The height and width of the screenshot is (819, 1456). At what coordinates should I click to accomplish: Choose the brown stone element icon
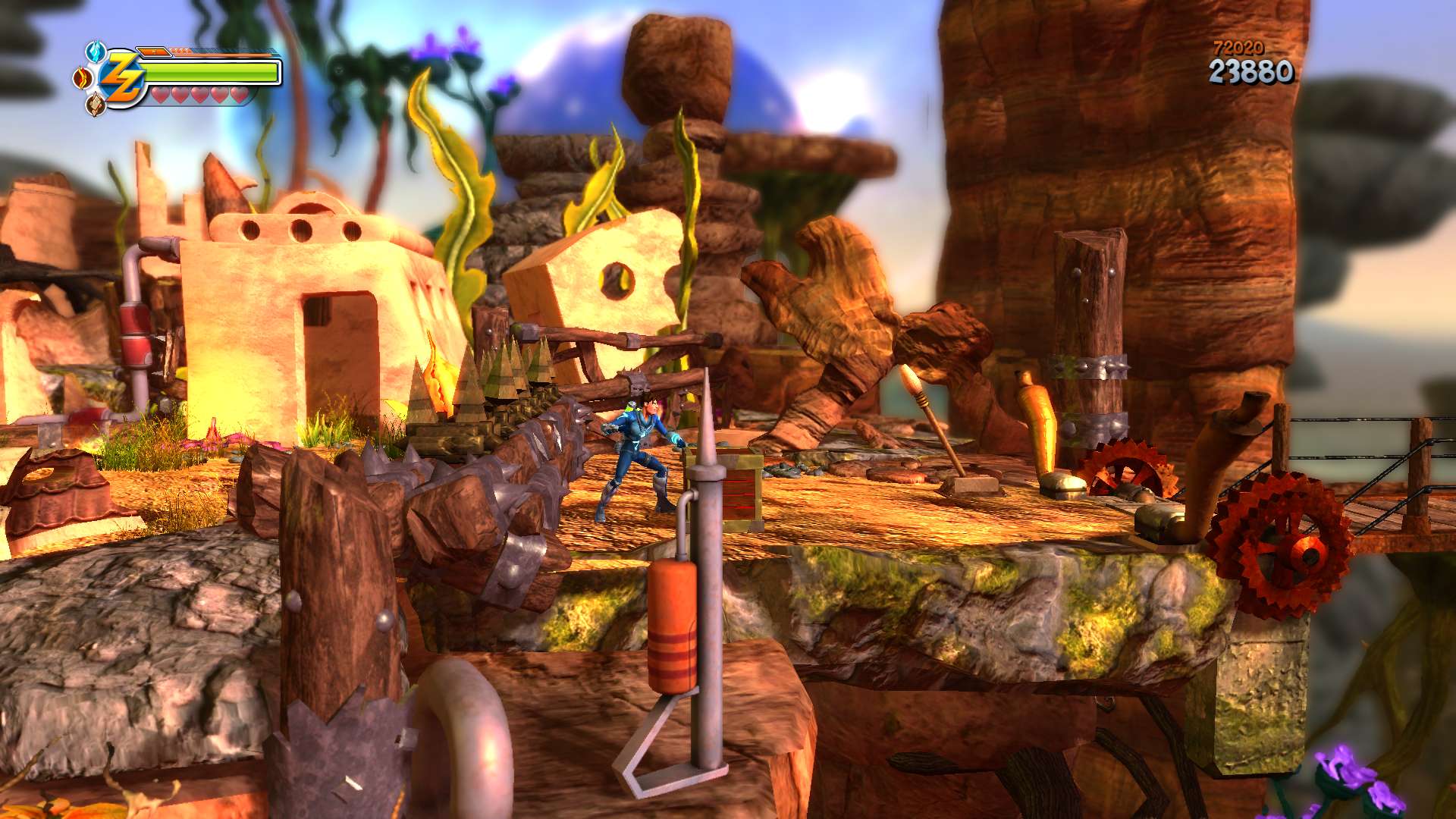(x=96, y=105)
